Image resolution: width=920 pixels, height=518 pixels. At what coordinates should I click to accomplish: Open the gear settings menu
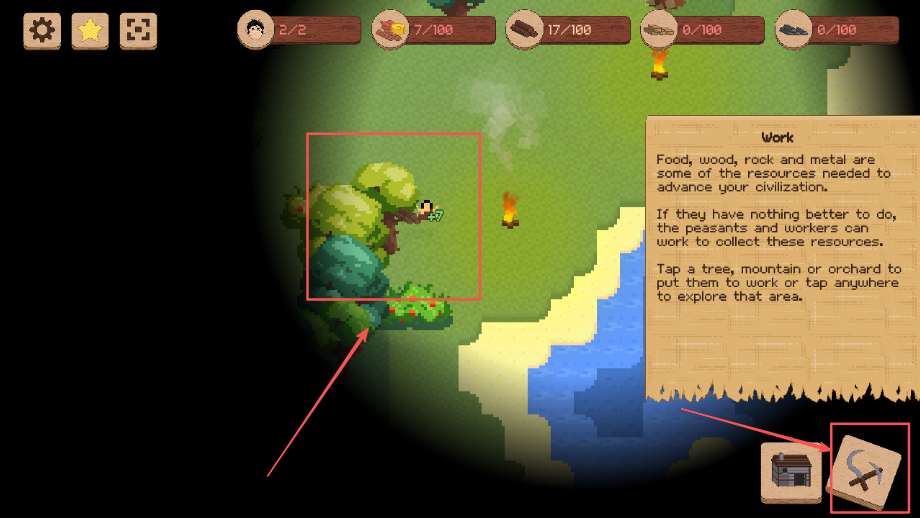click(x=42, y=30)
